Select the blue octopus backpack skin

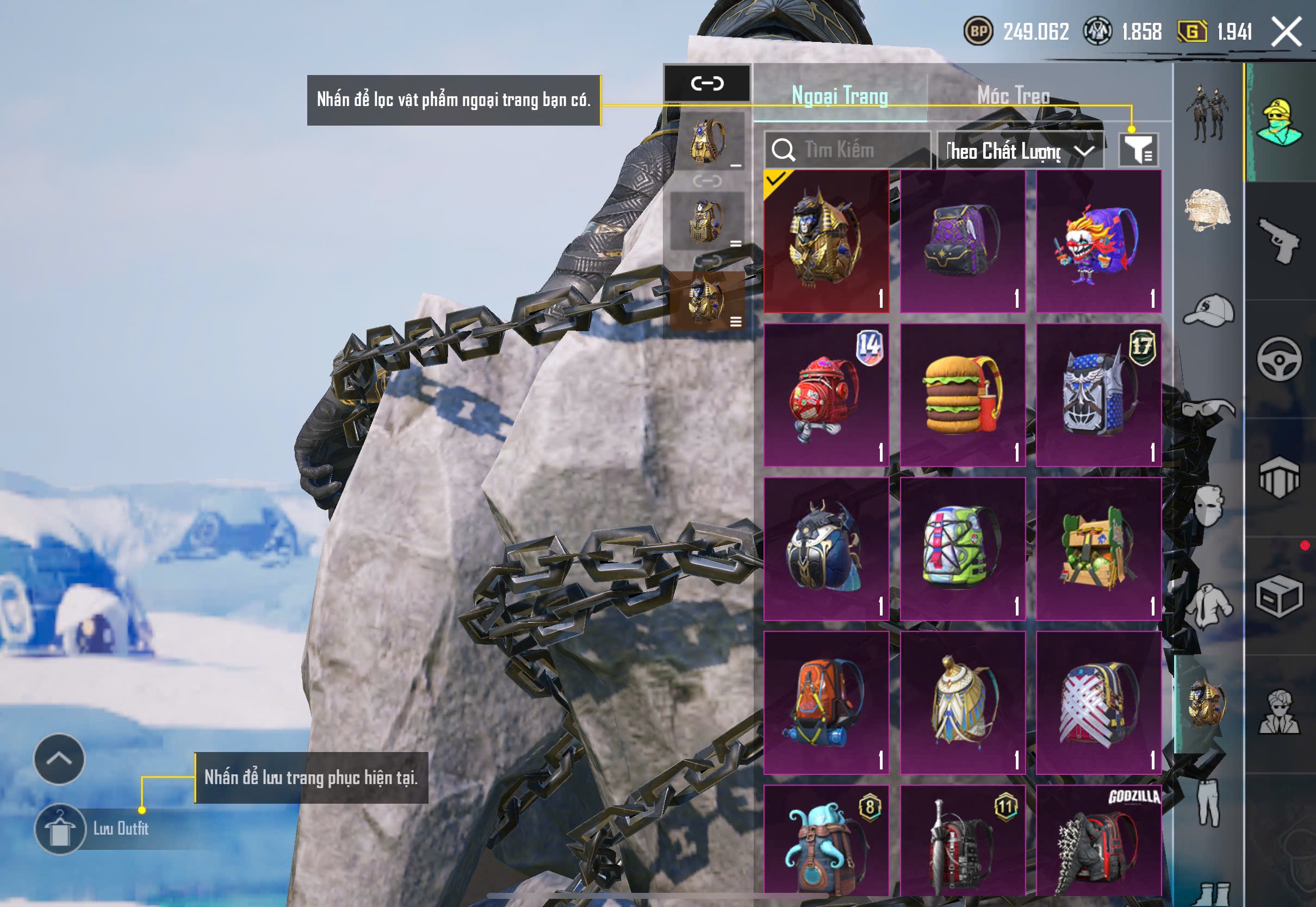tap(826, 841)
